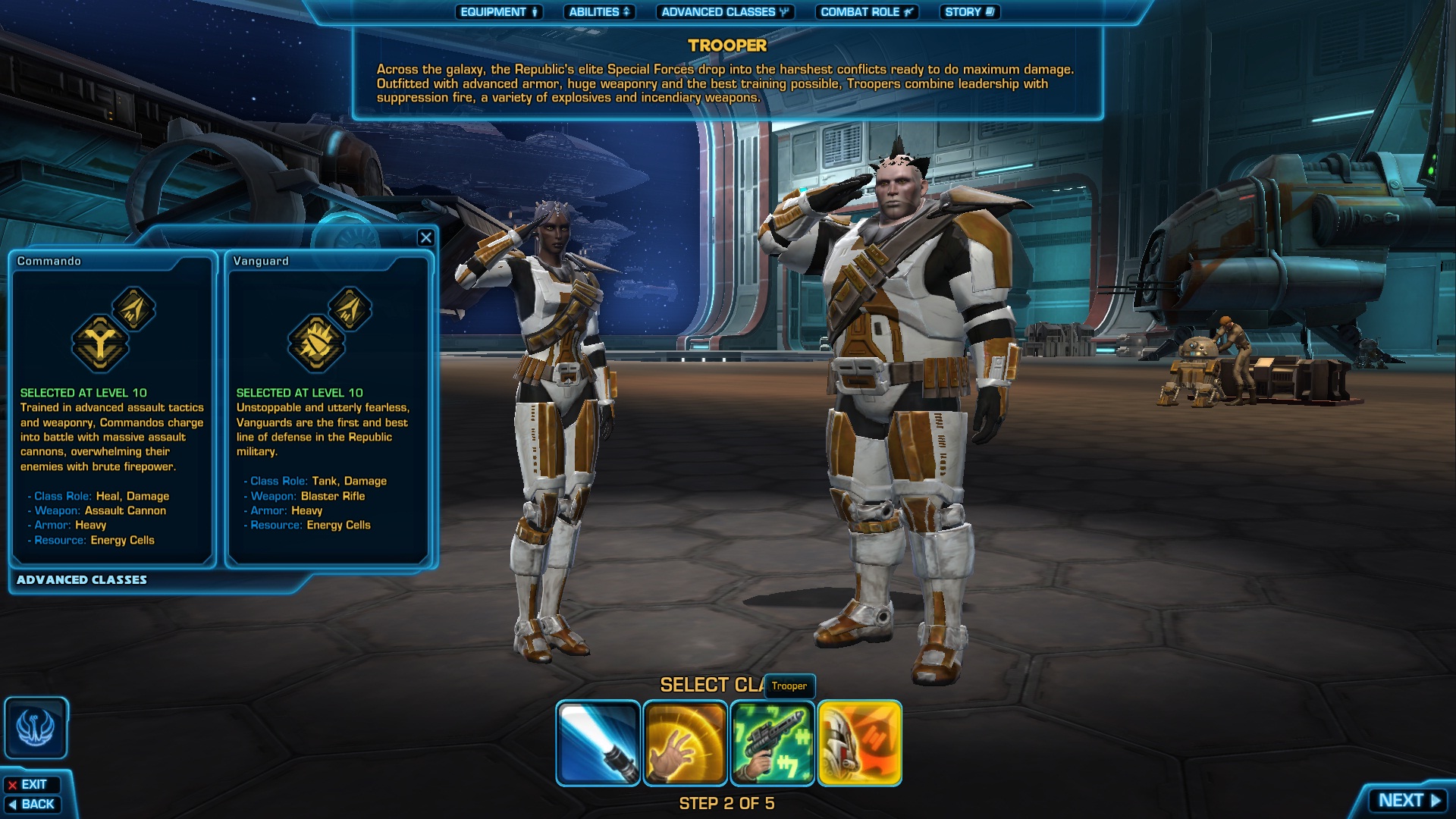Choose the Trooper helmet class icon
The height and width of the screenshot is (819, 1456).
(x=860, y=743)
